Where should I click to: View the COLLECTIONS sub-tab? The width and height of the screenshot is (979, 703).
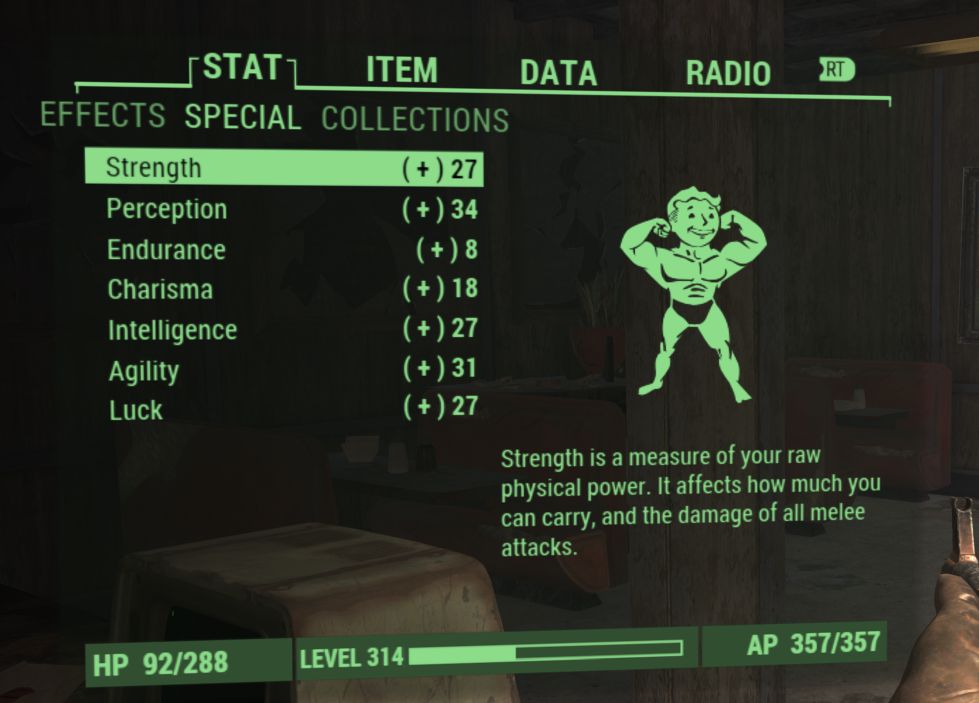tap(415, 120)
